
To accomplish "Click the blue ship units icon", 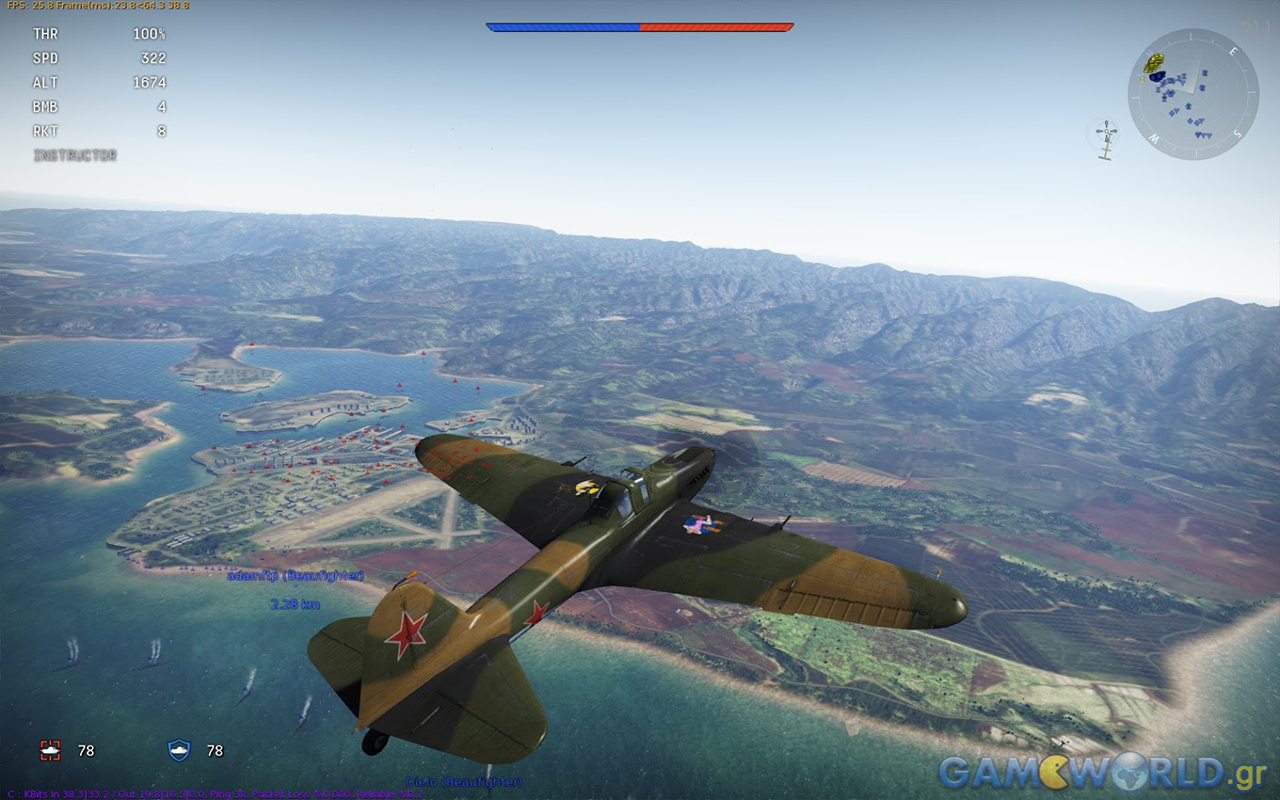I will coord(179,750).
